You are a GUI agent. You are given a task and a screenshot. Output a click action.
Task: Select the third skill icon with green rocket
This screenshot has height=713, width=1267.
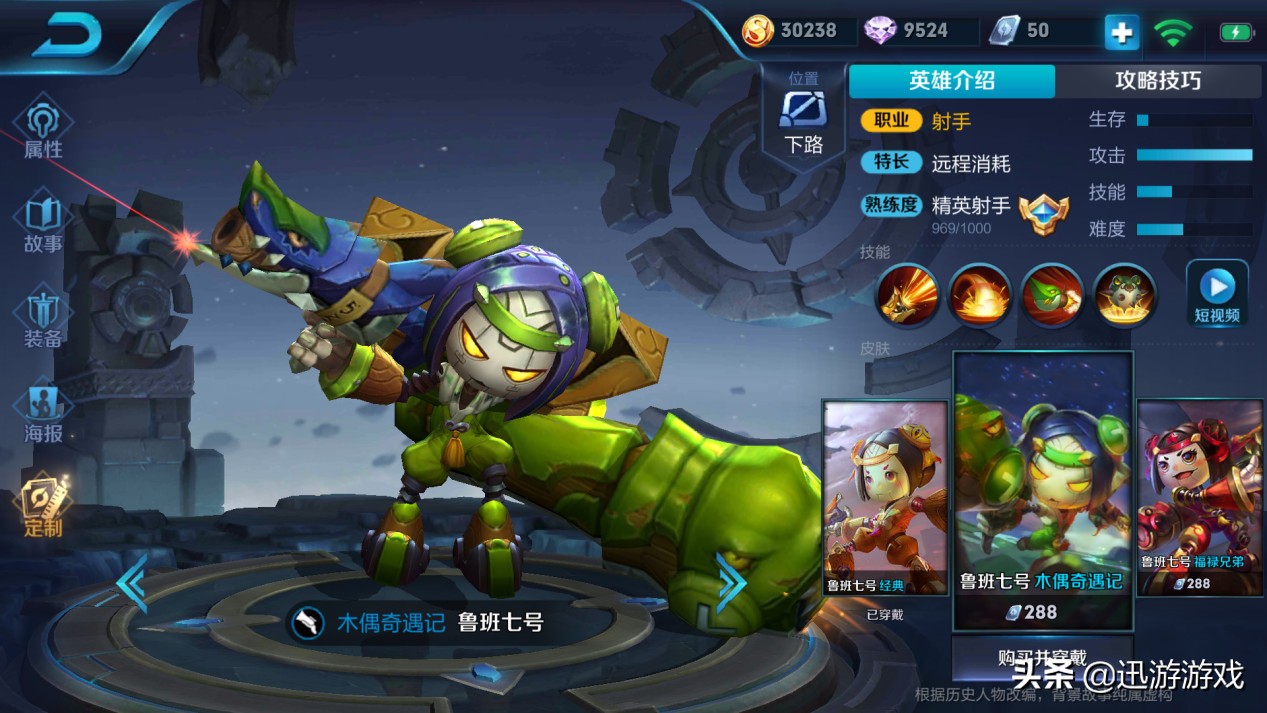coord(1052,294)
